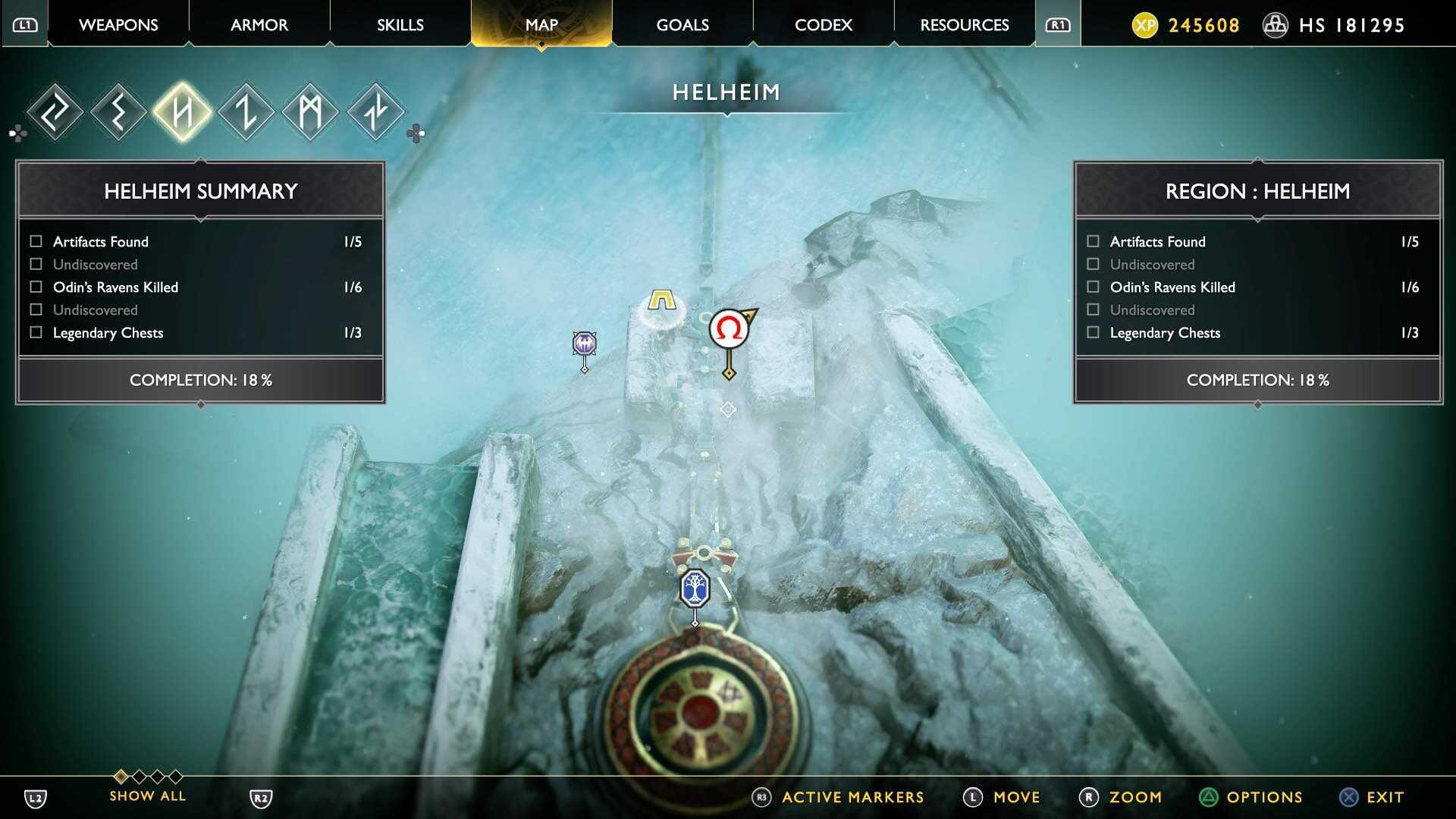The width and height of the screenshot is (1456, 819).
Task: Select the highlighted Helheim realm rune
Action: click(184, 111)
